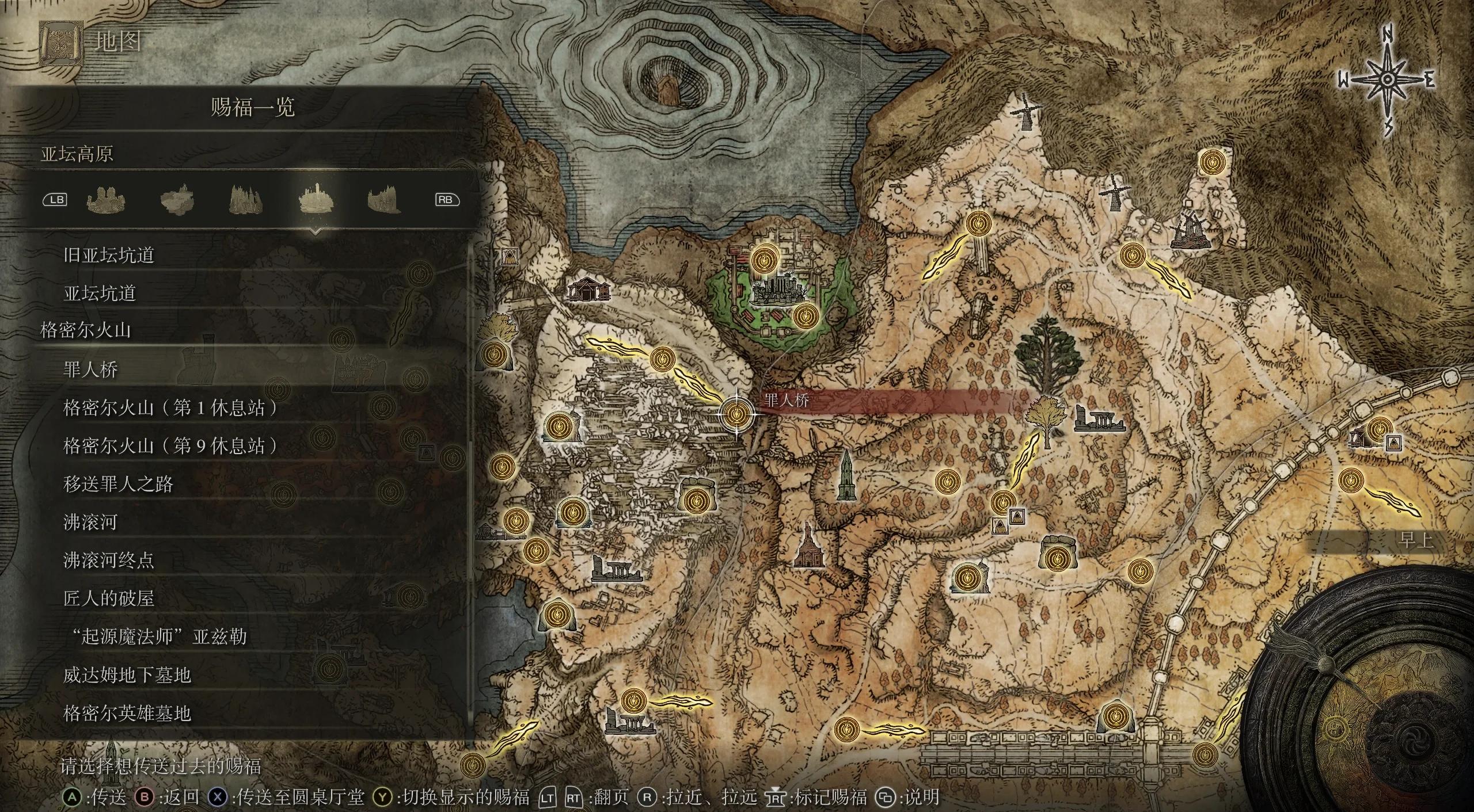This screenshot has height=812, width=1474.
Task: Choose 移送罪人之路 in the list
Action: pos(118,484)
